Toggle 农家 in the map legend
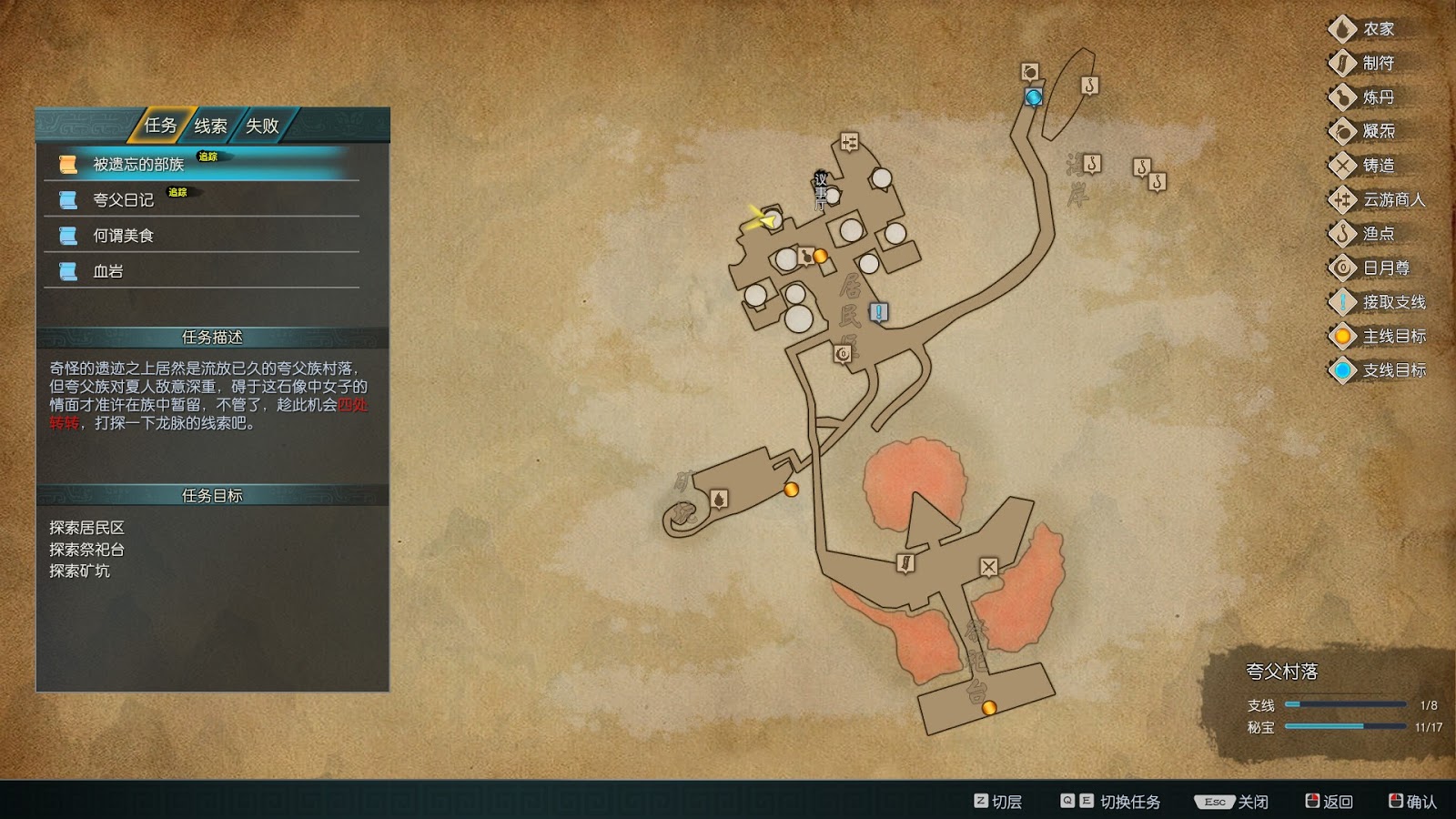The height and width of the screenshot is (819, 1456). (1378, 29)
